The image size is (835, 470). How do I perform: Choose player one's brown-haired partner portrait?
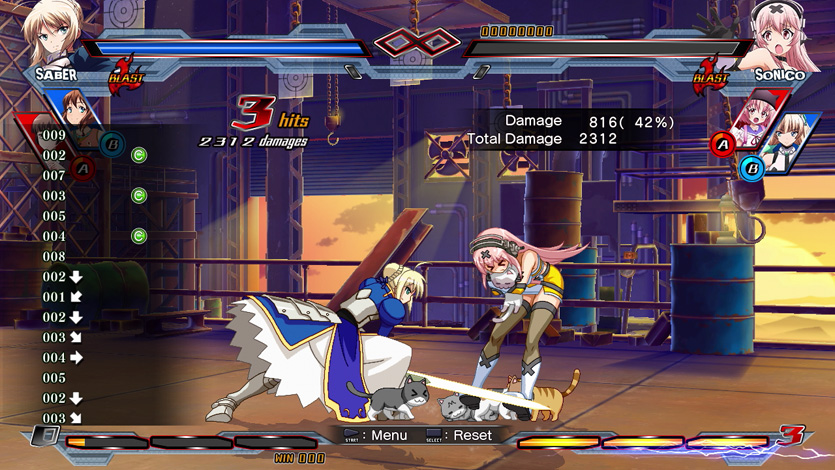[75, 108]
